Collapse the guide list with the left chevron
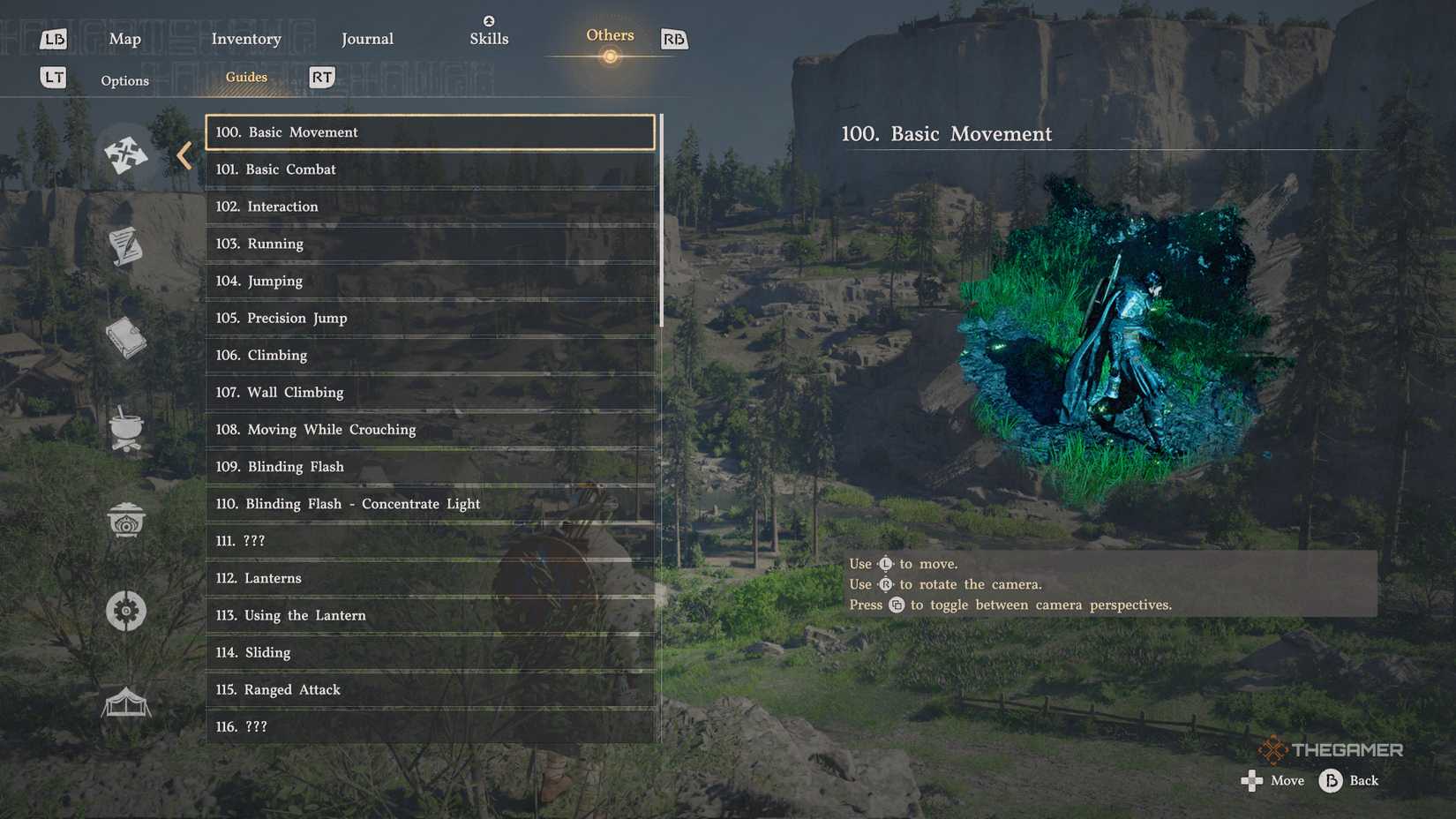Screen dimensions: 1456x819 point(184,154)
